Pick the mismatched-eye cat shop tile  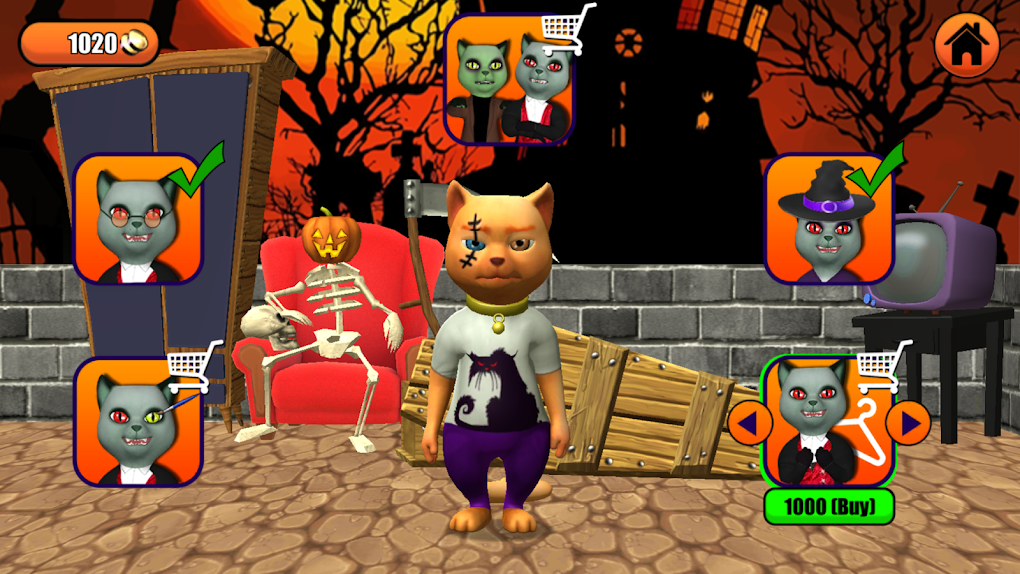tap(138, 422)
